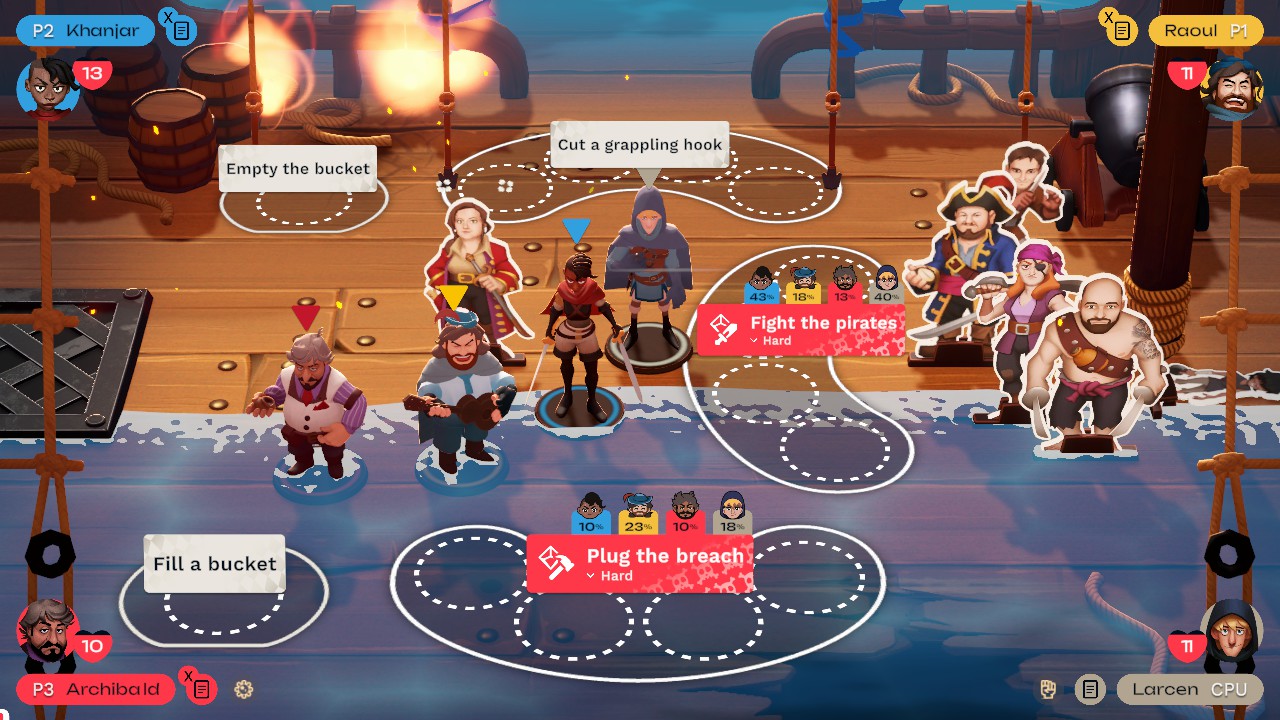Click the Cut a grappling hook action label
The width and height of the screenshot is (1280, 720).
[x=640, y=144]
